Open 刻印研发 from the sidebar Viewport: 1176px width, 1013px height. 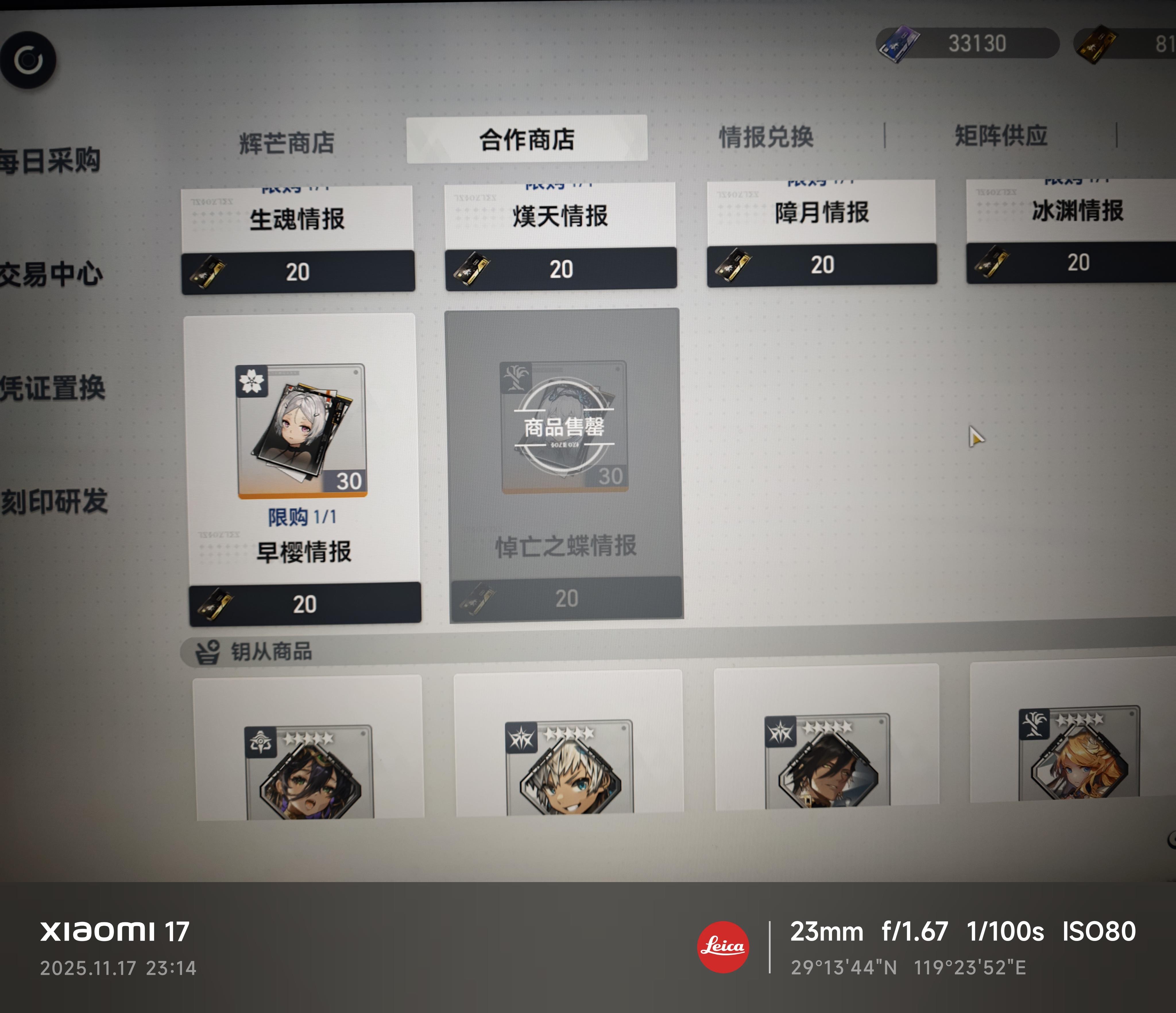[52, 498]
